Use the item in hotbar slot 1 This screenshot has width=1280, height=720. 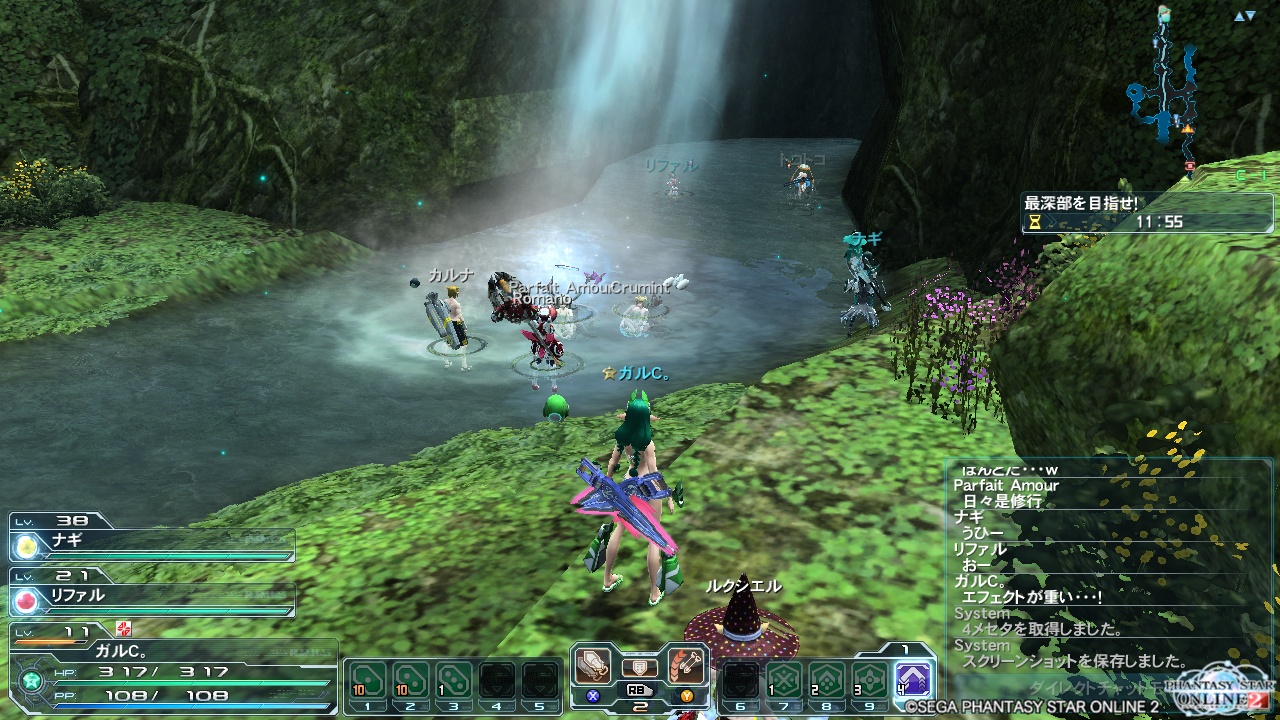pos(367,682)
